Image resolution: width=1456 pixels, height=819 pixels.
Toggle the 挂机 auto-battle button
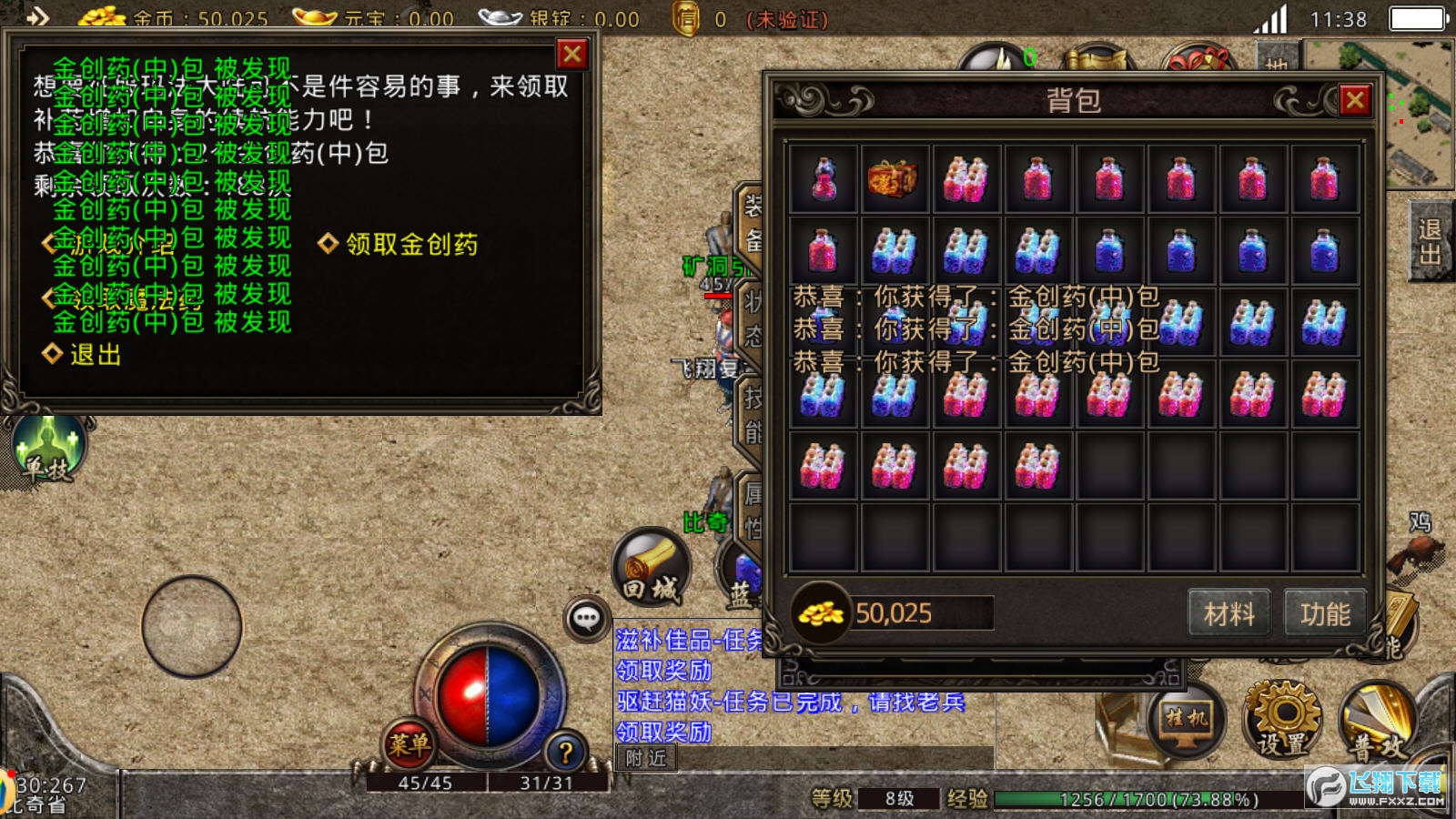point(1186,720)
